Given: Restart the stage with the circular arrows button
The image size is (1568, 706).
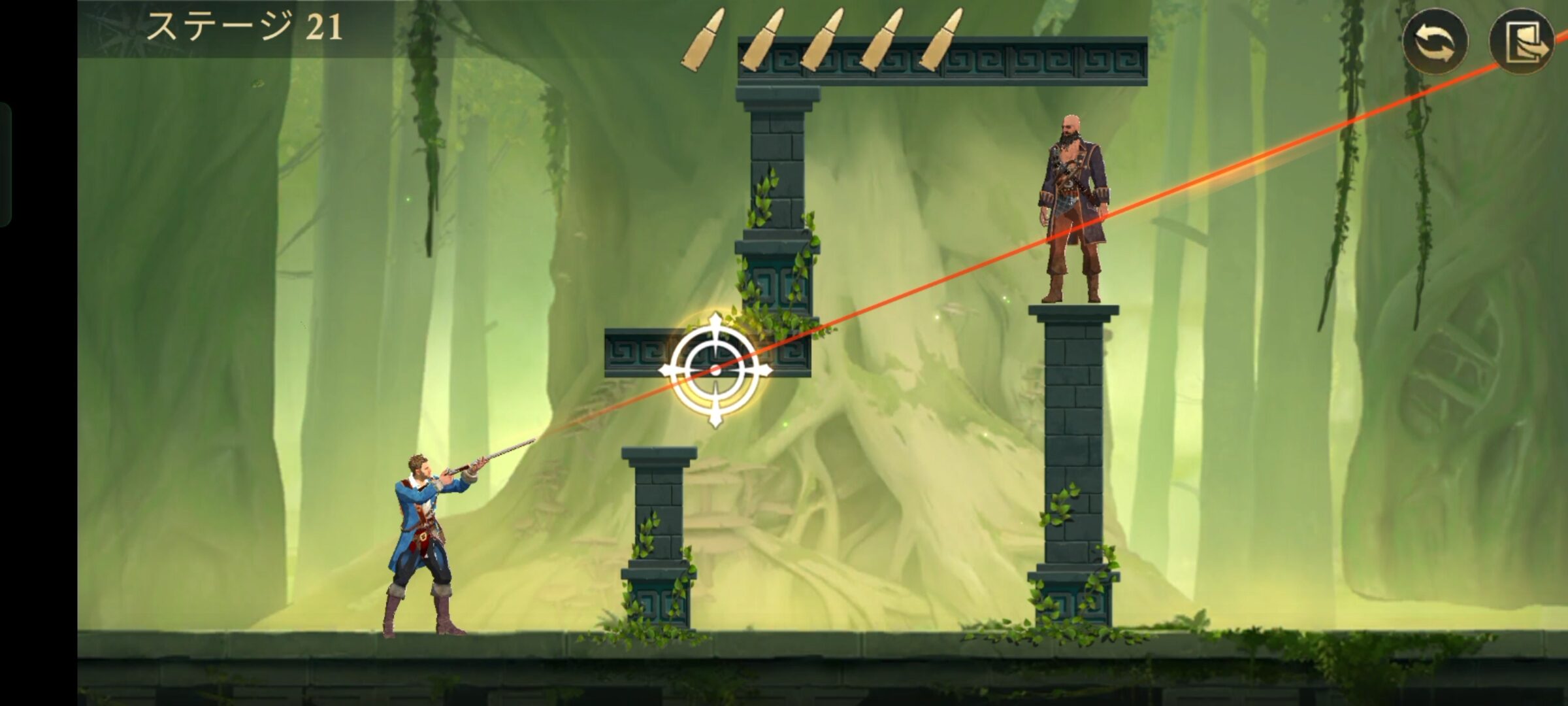Looking at the screenshot, I should click(x=1435, y=41).
